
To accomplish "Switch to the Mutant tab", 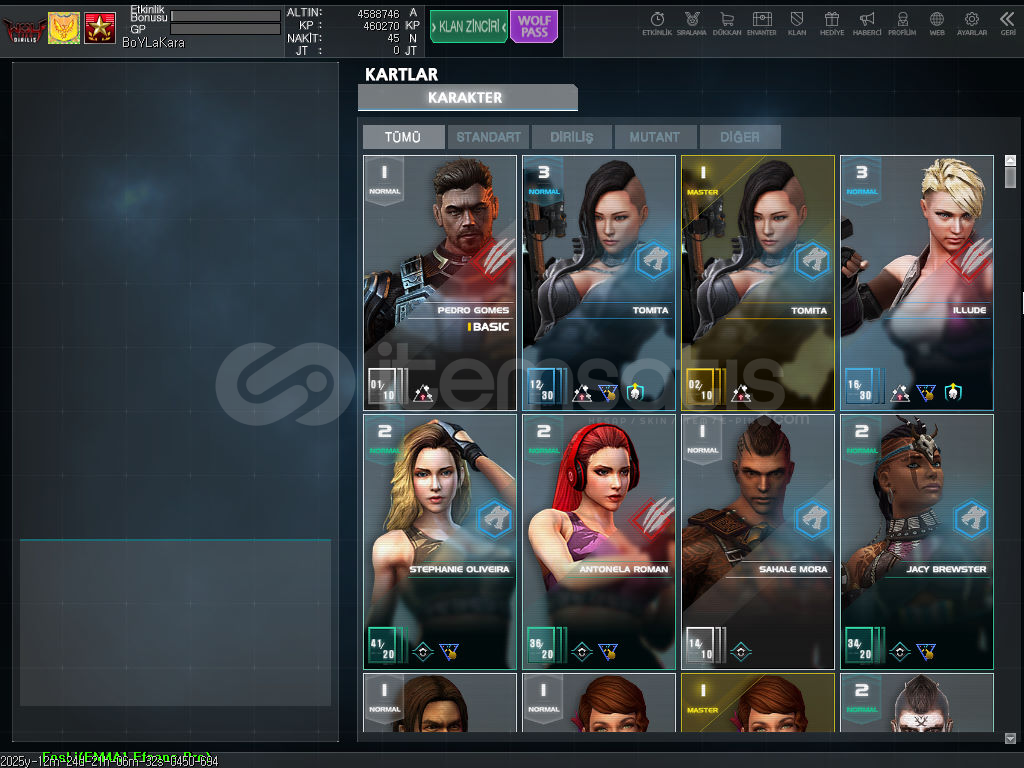I will coord(656,137).
